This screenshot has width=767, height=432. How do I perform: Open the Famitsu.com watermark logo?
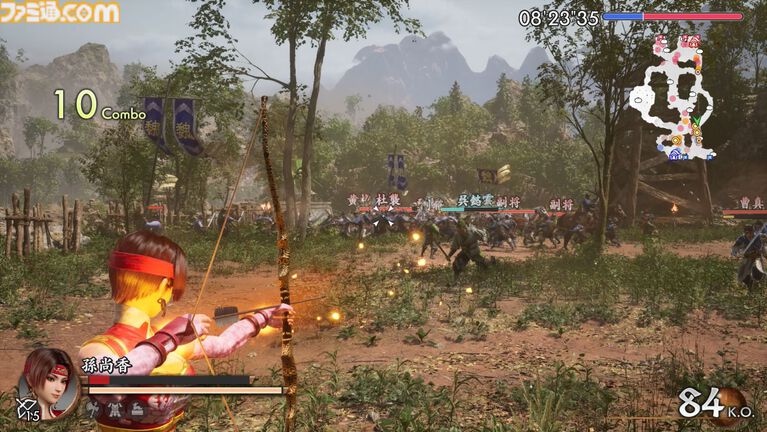coord(60,12)
